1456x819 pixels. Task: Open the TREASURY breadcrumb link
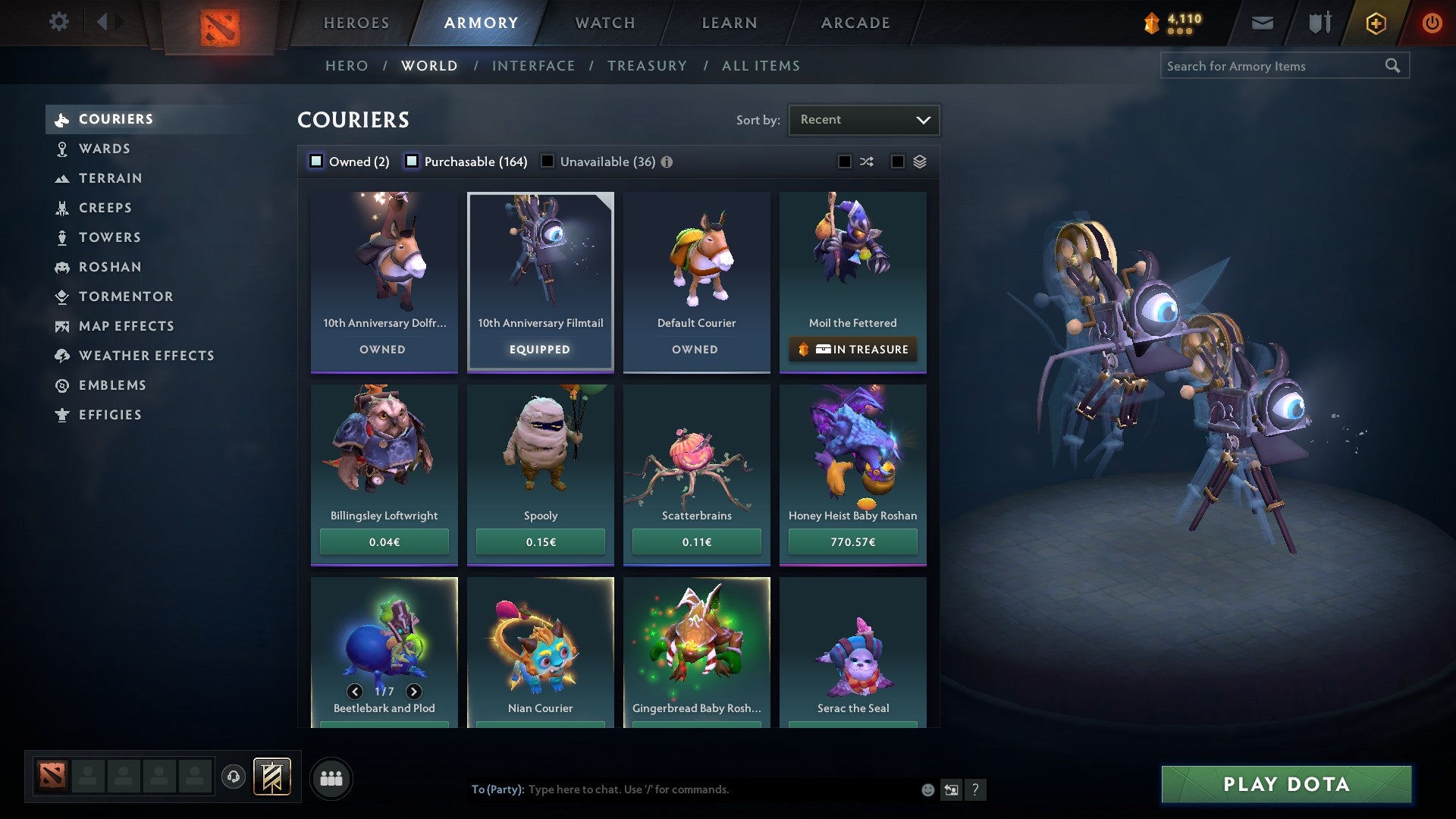(646, 66)
